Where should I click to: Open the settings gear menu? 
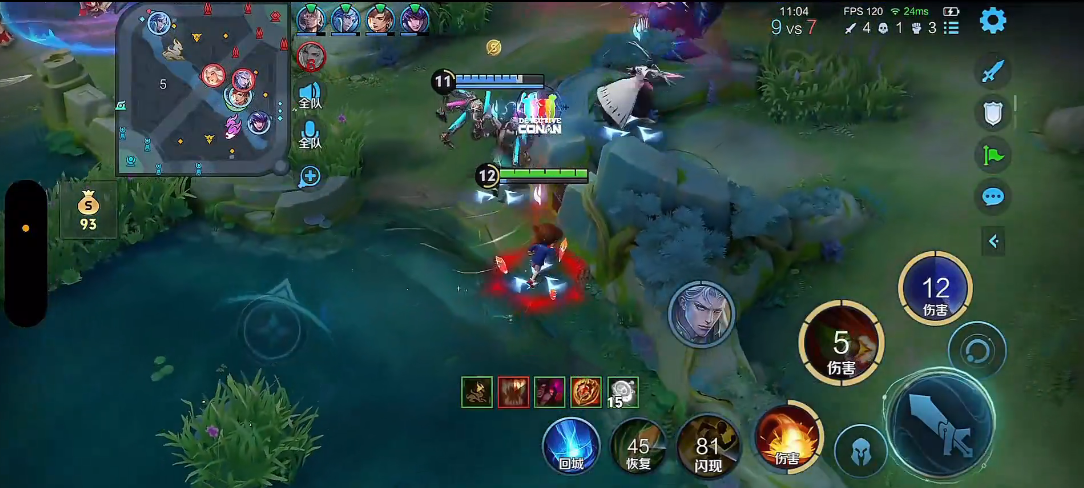[x=992, y=20]
